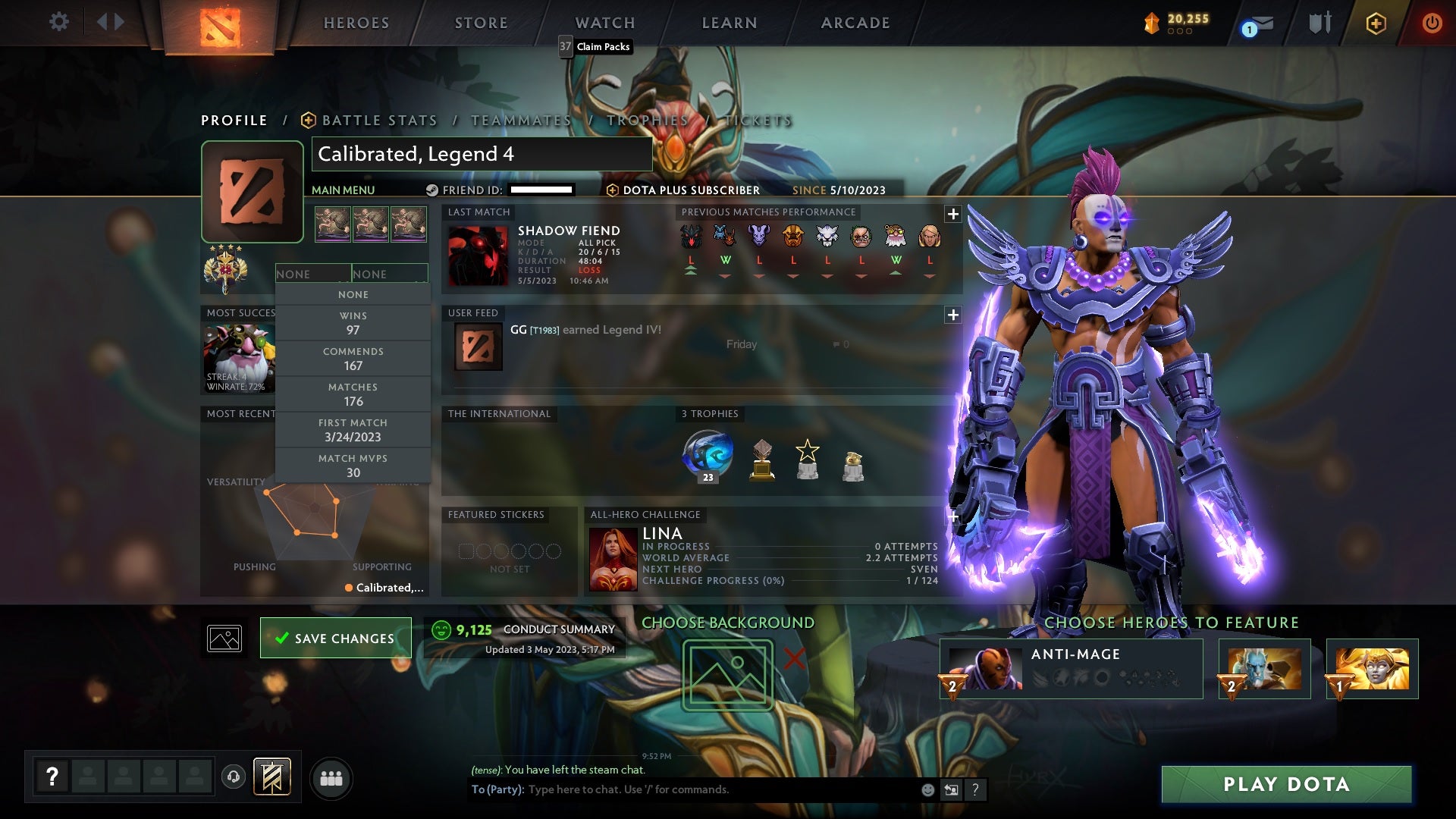Select Wins from the stat dropdown
This screenshot has height=819, width=1456.
tap(353, 323)
